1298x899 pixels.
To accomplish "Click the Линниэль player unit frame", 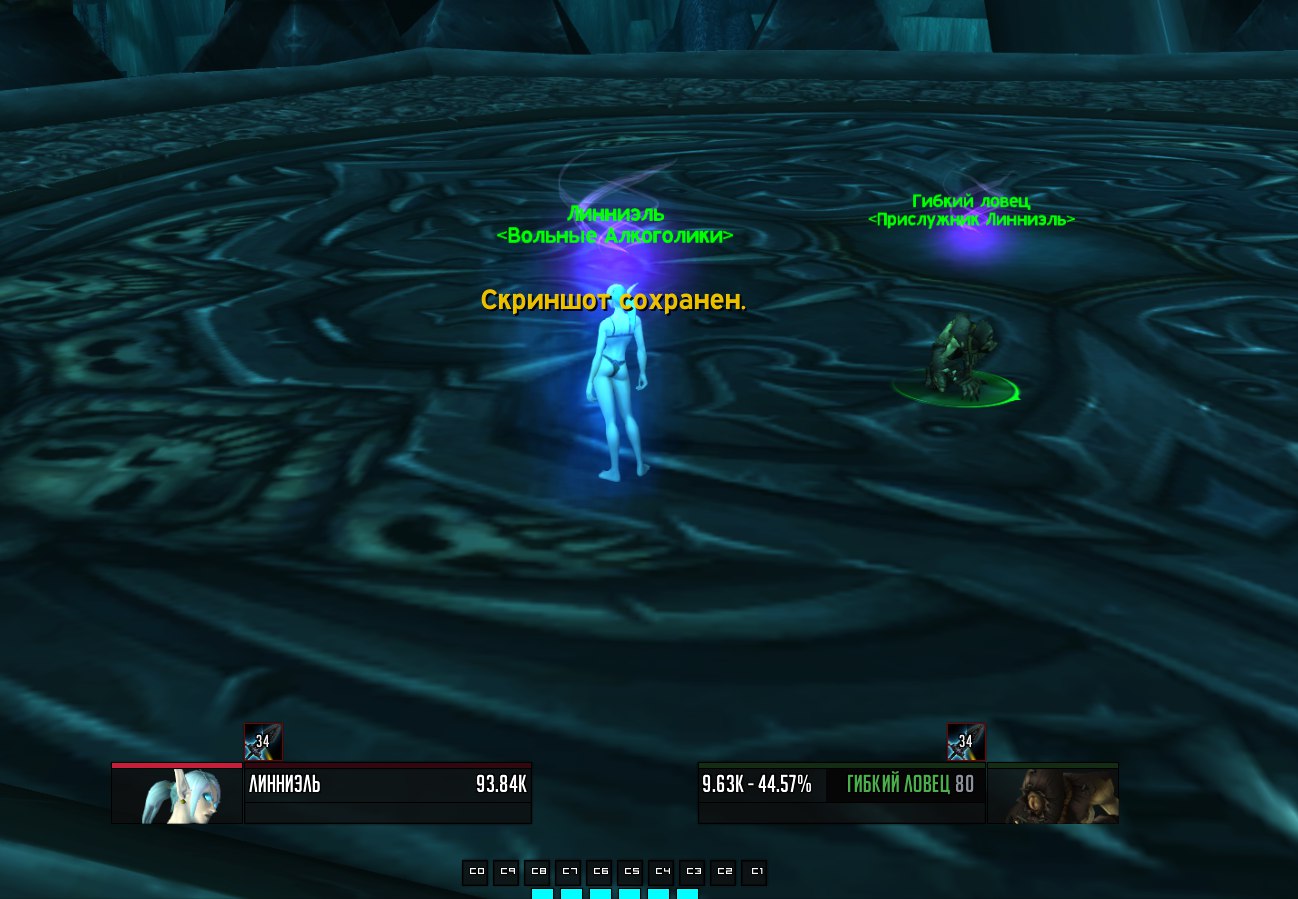I will click(x=387, y=784).
